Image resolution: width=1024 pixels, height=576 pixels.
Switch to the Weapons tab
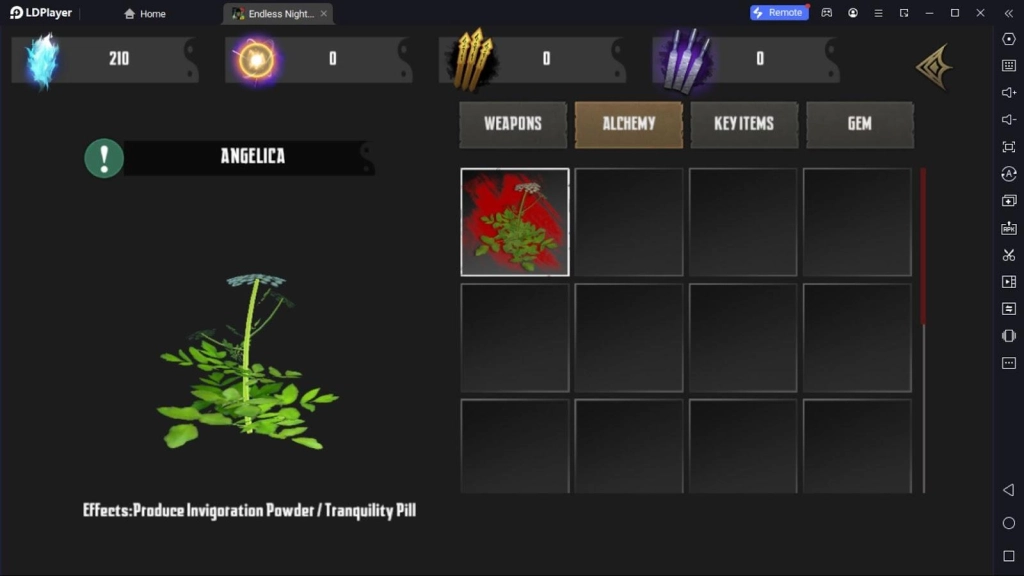pos(512,124)
